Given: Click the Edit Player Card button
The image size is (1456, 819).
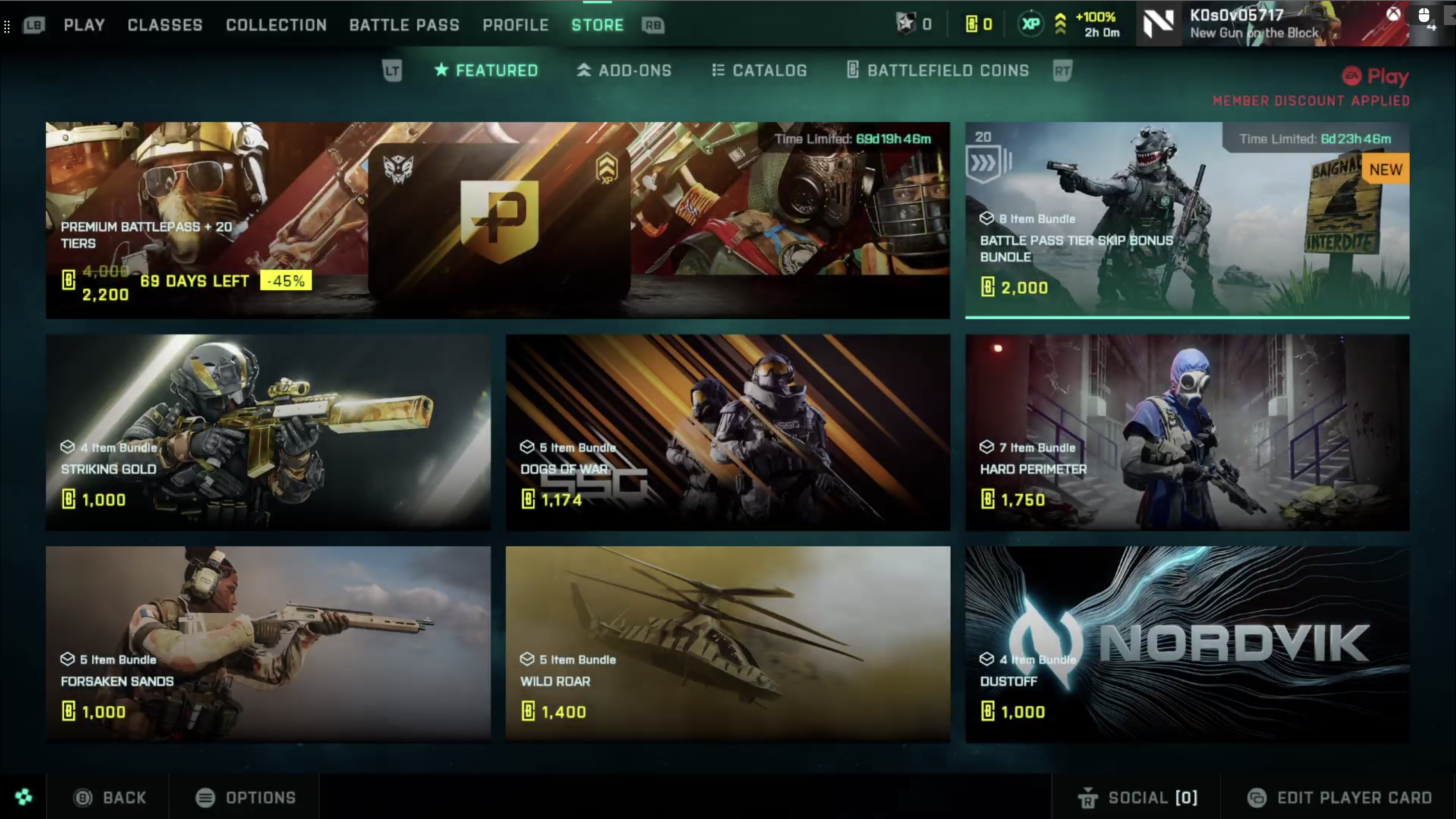Looking at the screenshot, I should pos(1339,797).
